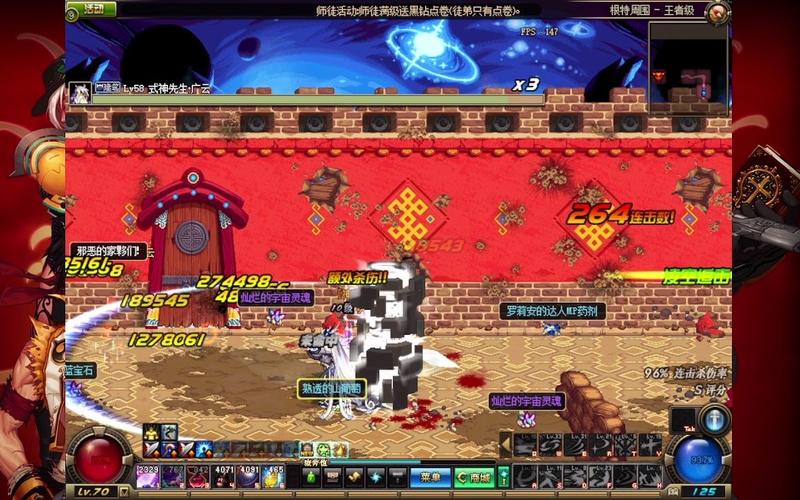This screenshot has width=800, height=500.
Task: Open the 商城 shop button
Action: pos(474,478)
